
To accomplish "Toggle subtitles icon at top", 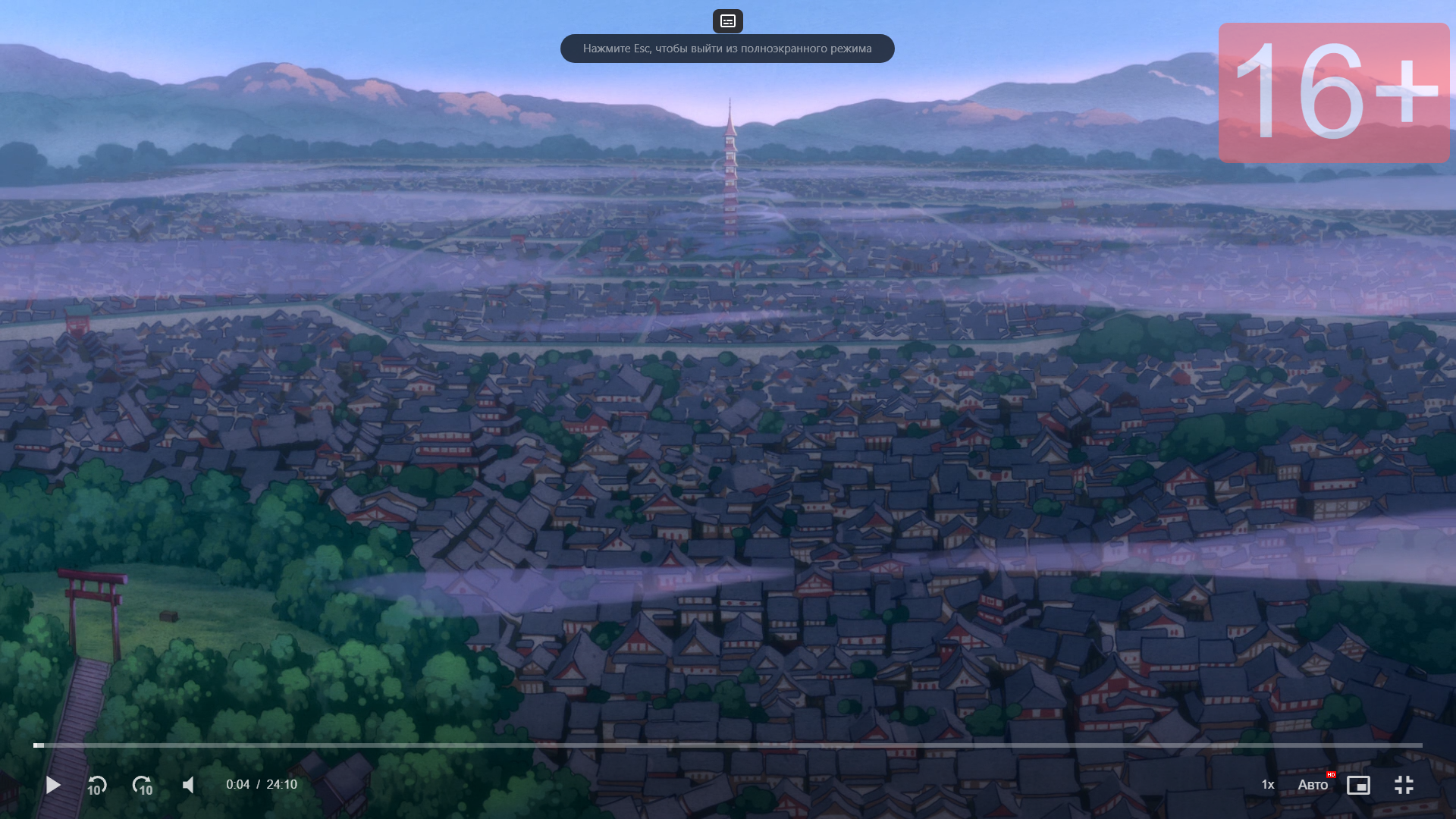I will (728, 21).
